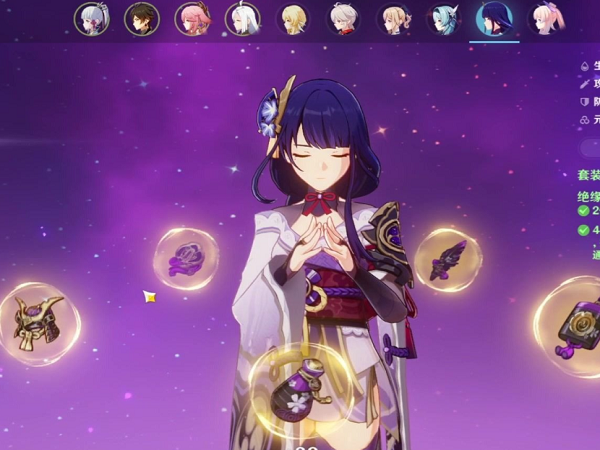Select the pink-haired Yae Miko portrait
The width and height of the screenshot is (600, 450).
pyautogui.click(x=192, y=19)
